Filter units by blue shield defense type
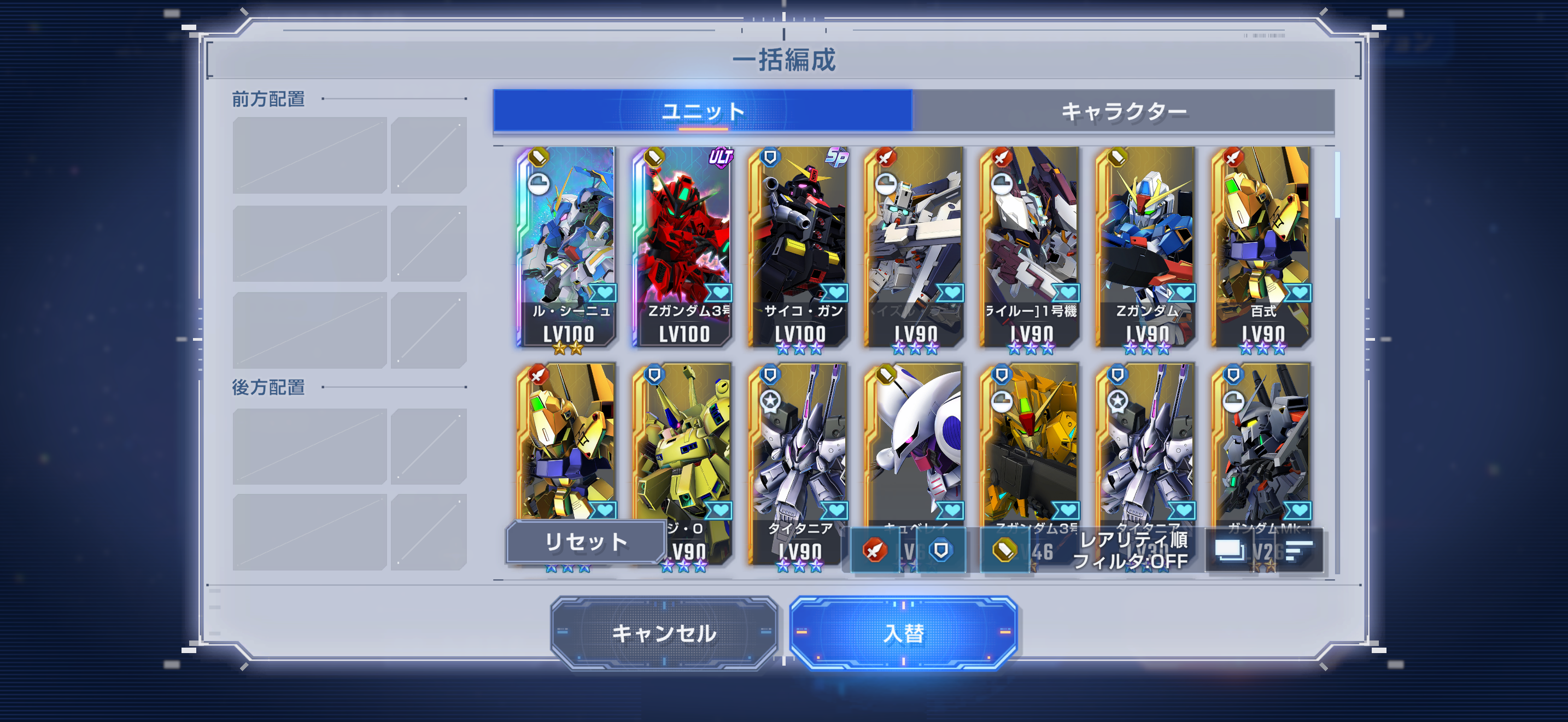Image resolution: width=1568 pixels, height=722 pixels. (940, 551)
